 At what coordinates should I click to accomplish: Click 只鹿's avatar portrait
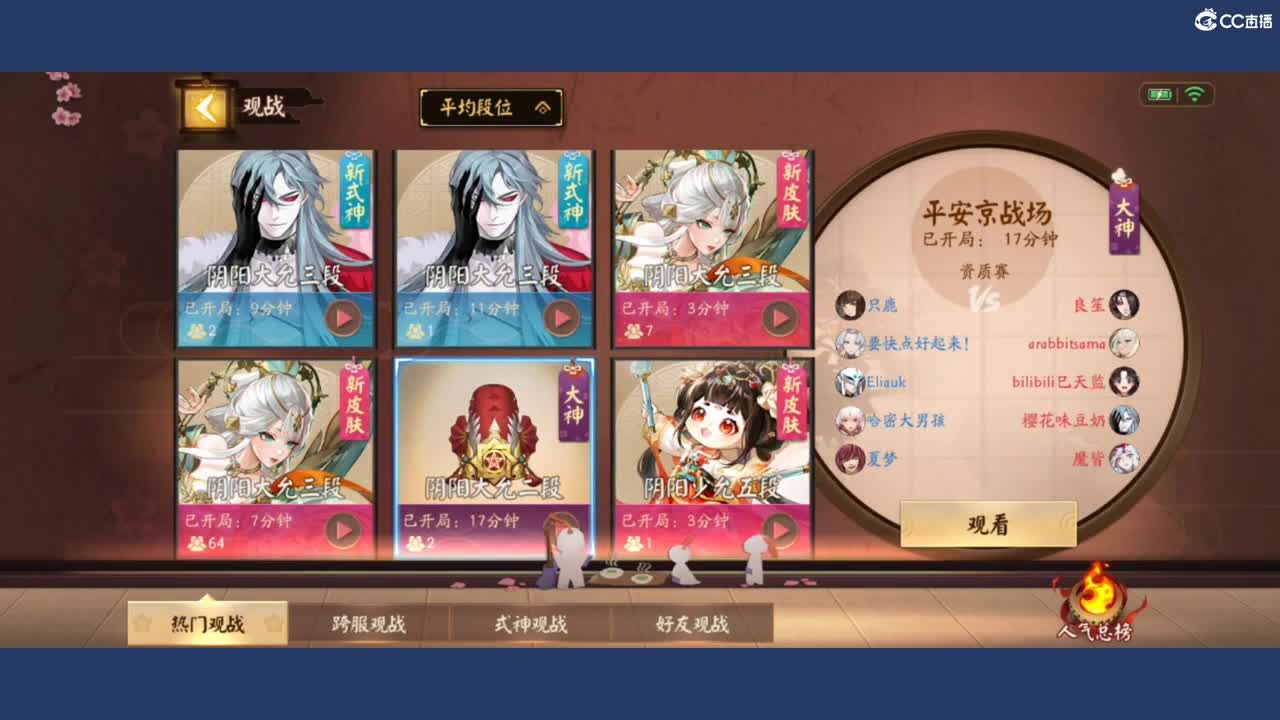(851, 303)
